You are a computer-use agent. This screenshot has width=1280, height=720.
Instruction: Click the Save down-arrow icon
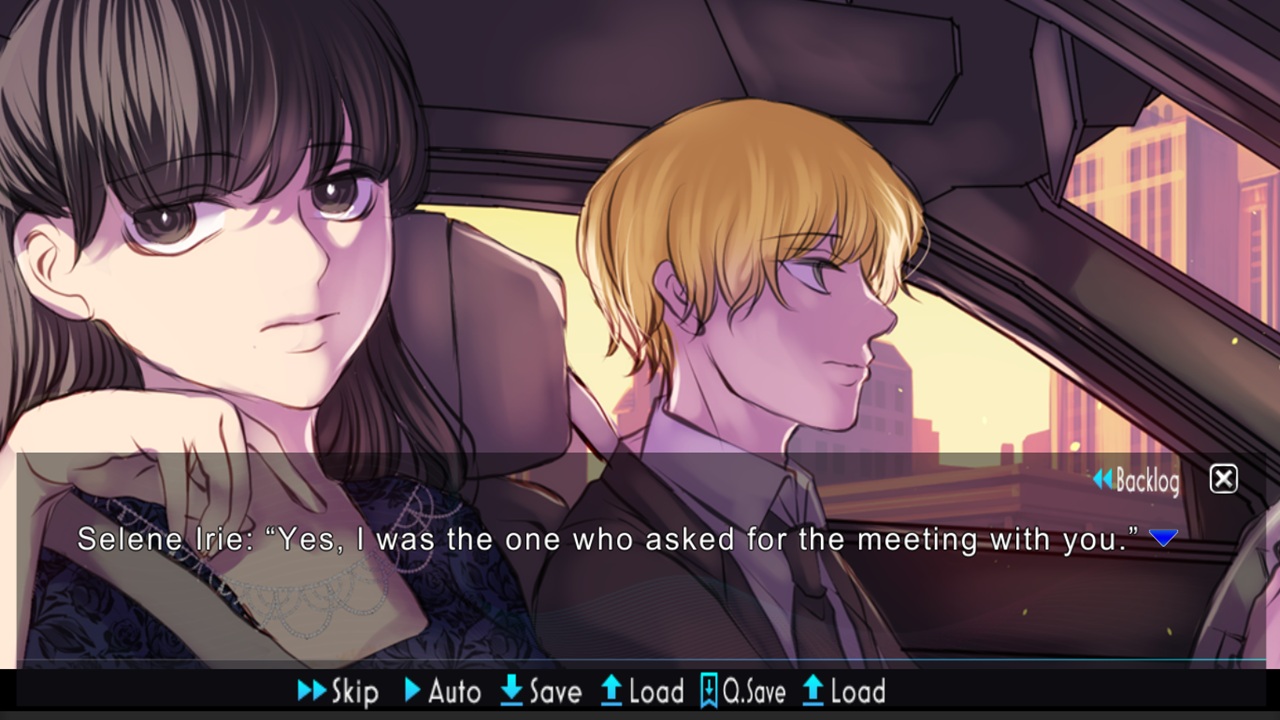click(513, 691)
